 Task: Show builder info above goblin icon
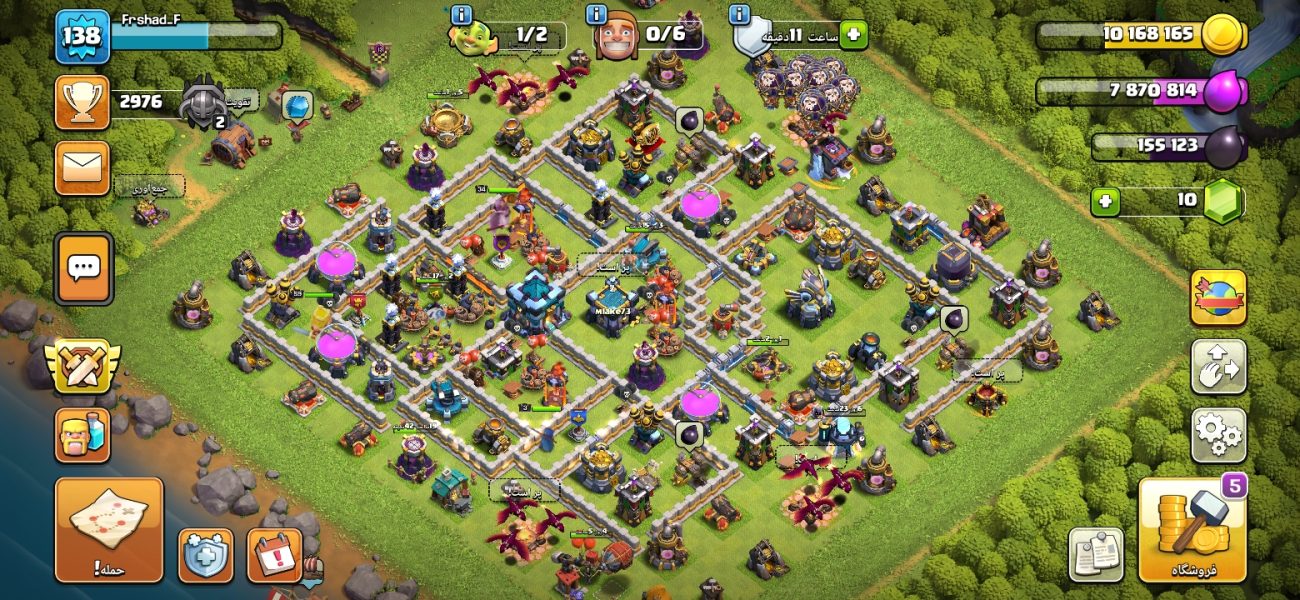click(x=461, y=14)
